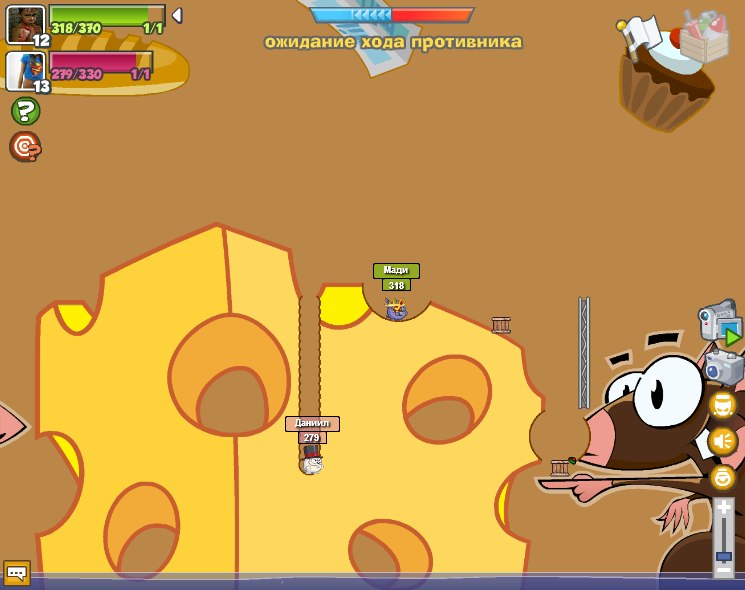The image size is (745, 590).
Task: Zoom in with the plus button
Action: coord(723,509)
